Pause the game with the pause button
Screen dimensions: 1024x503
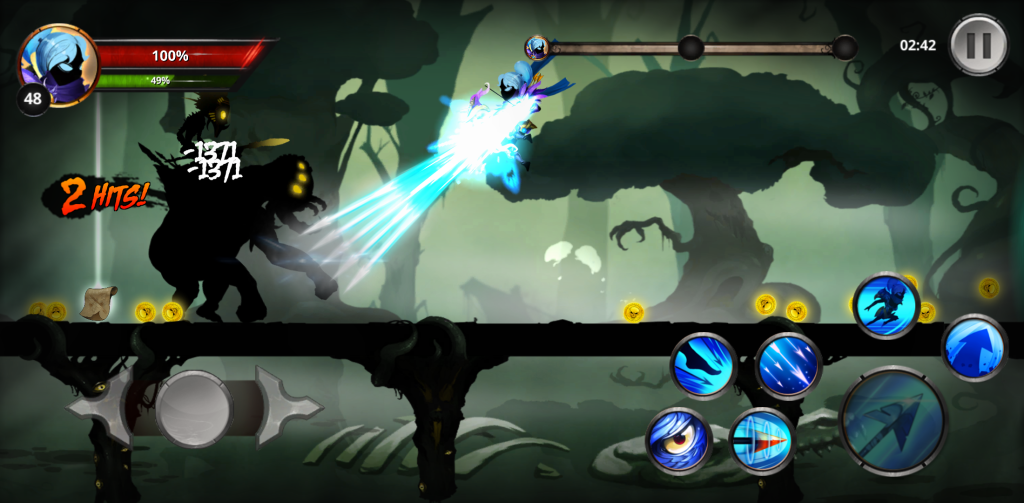click(x=978, y=44)
